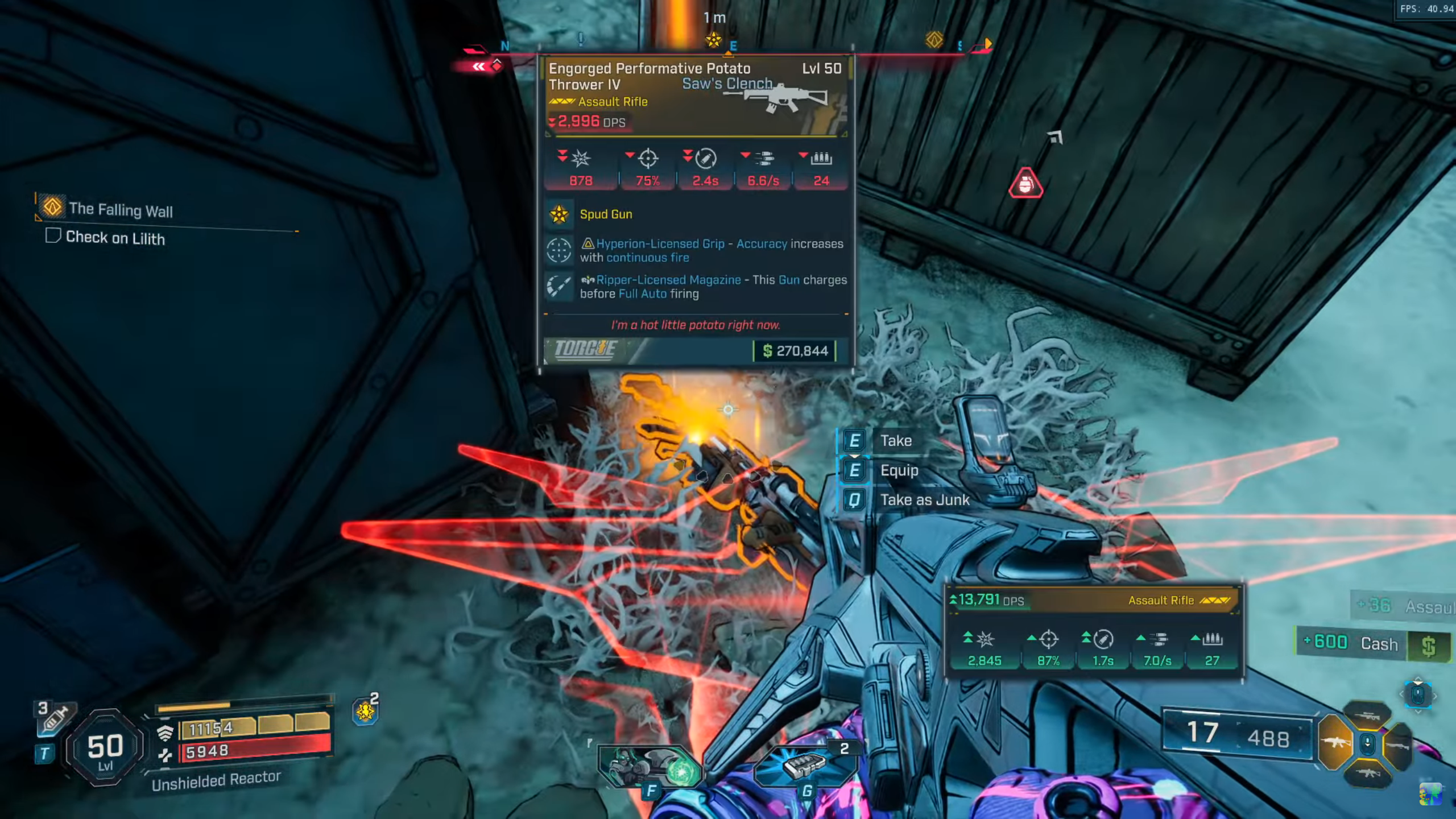Choose the orange-highlighted assault rifle weapon slot

[1334, 742]
